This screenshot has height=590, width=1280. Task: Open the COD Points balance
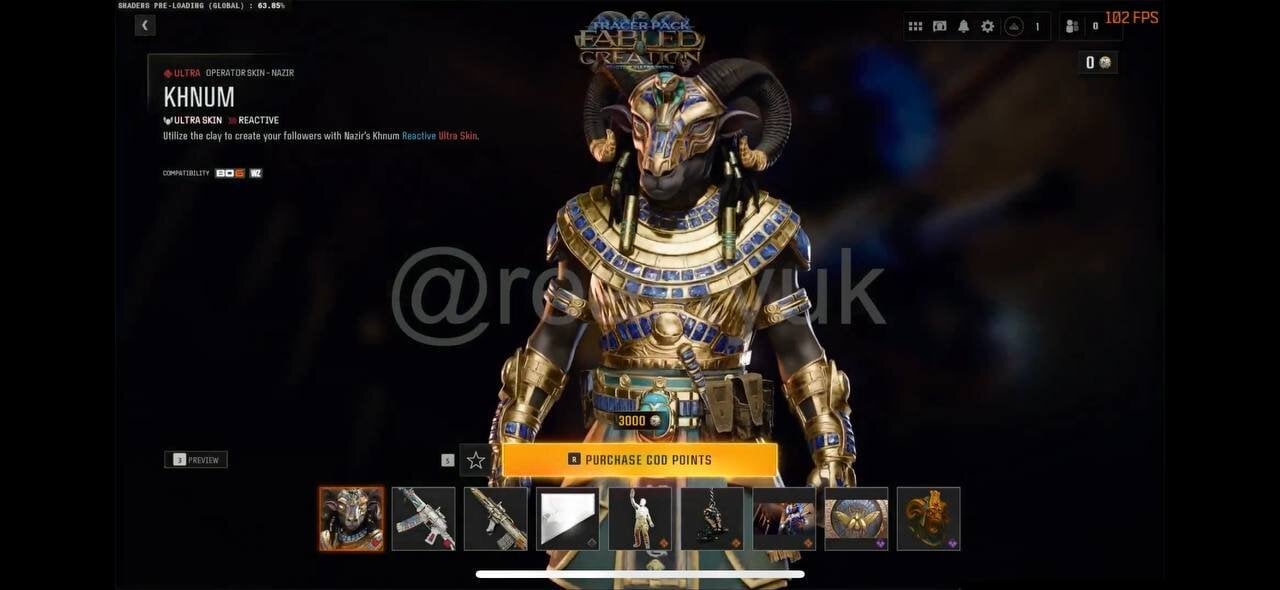1098,63
